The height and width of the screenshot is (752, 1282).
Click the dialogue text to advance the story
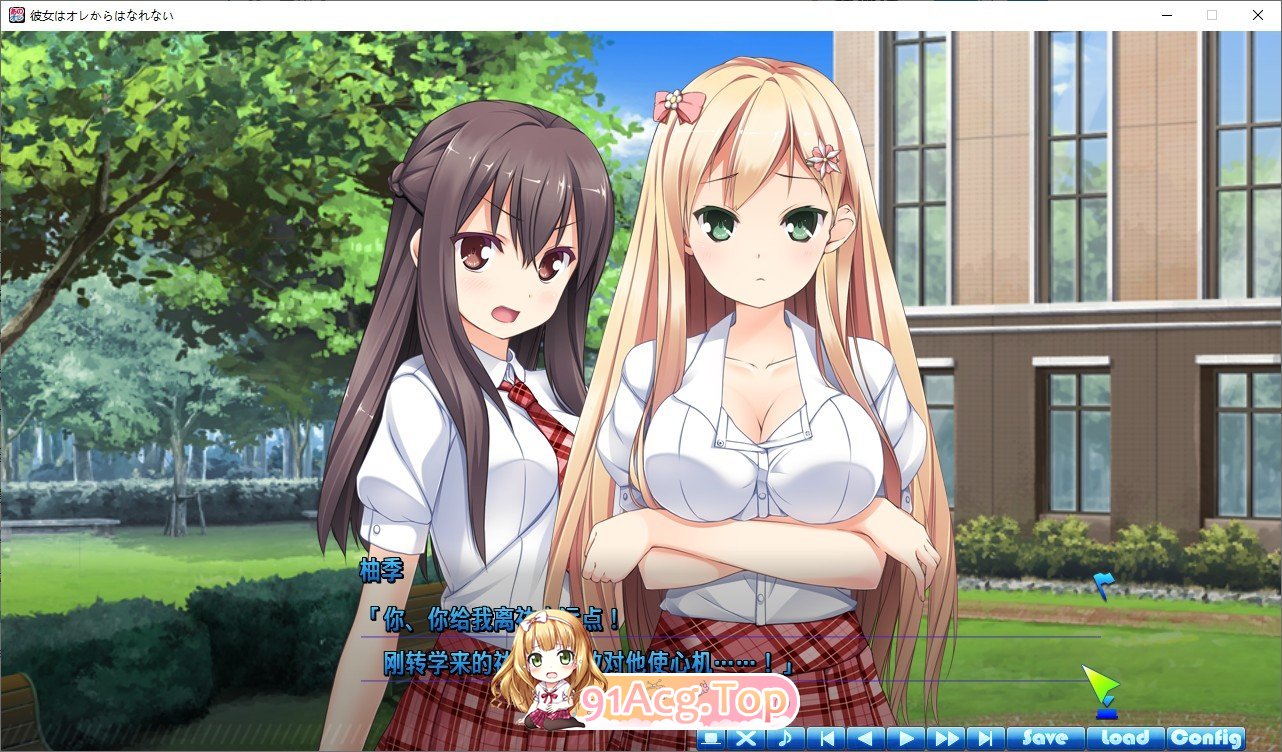coord(700,640)
